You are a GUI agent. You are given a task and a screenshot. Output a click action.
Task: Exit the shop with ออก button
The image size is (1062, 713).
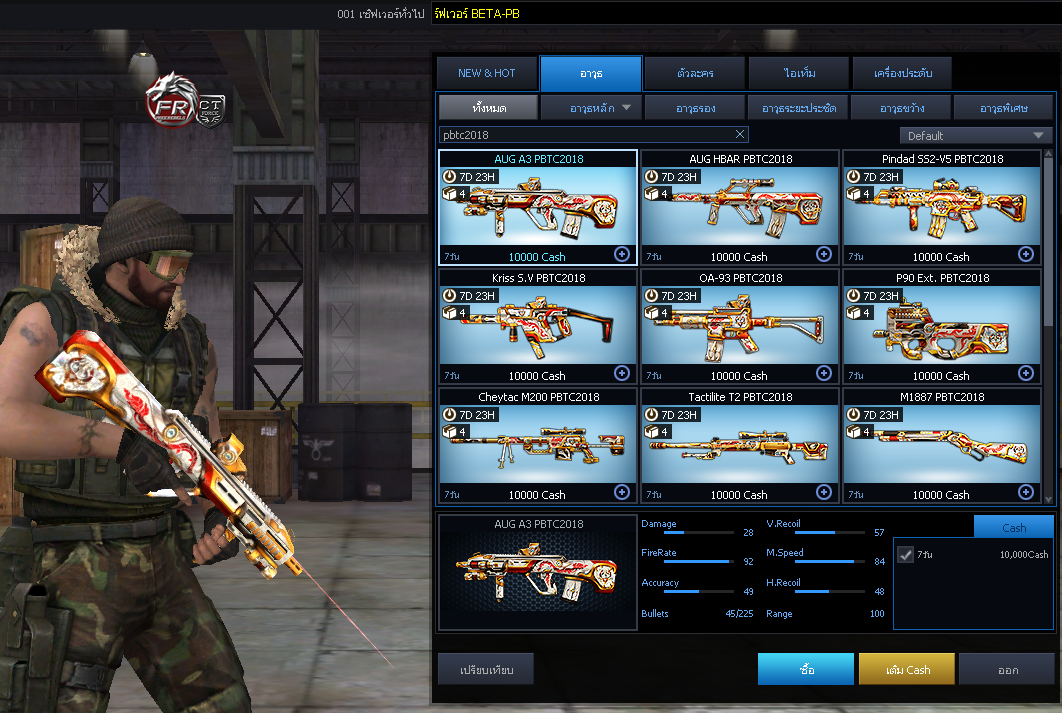(x=1007, y=669)
